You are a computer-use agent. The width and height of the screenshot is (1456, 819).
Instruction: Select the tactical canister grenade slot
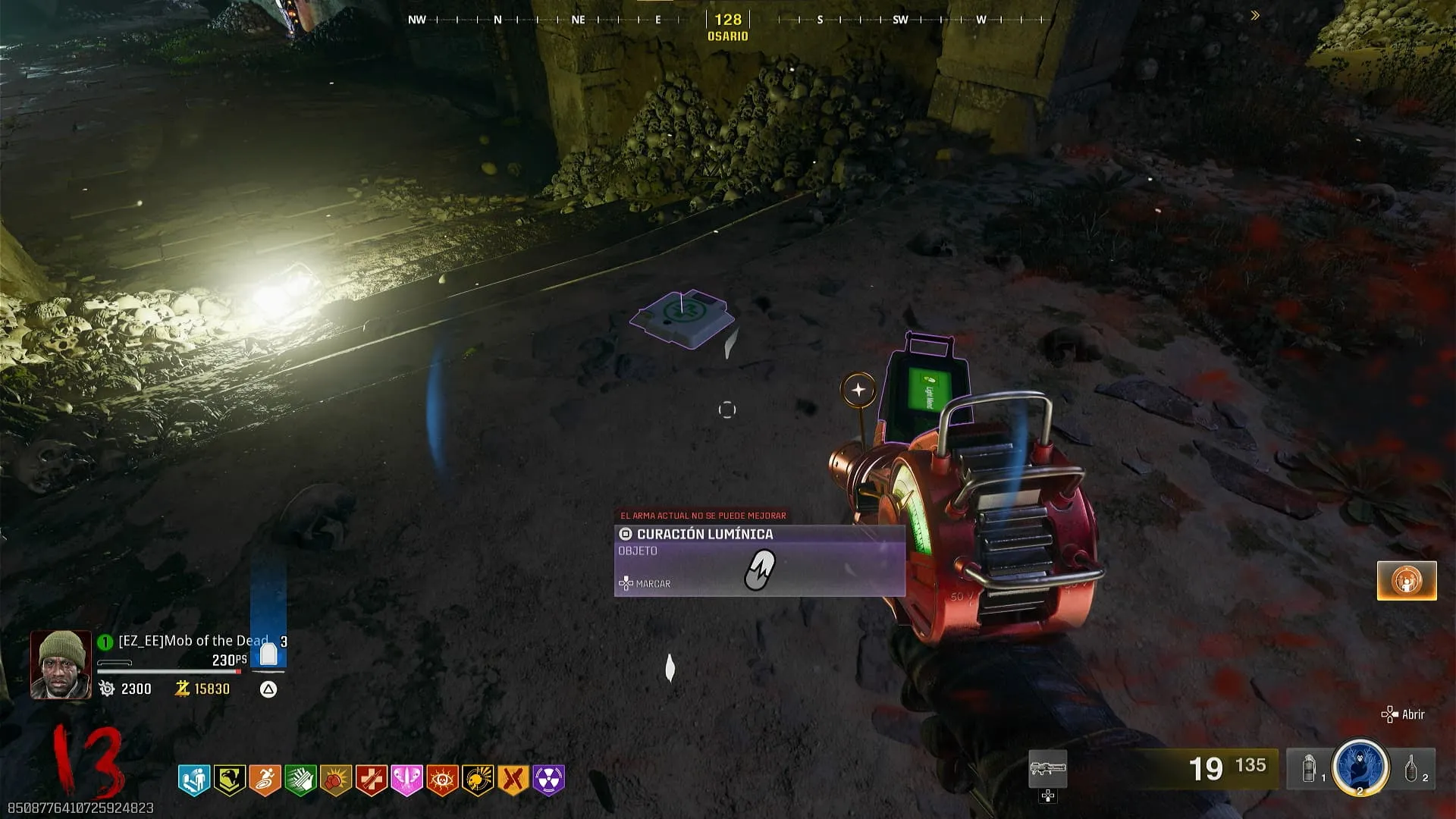(1310, 768)
